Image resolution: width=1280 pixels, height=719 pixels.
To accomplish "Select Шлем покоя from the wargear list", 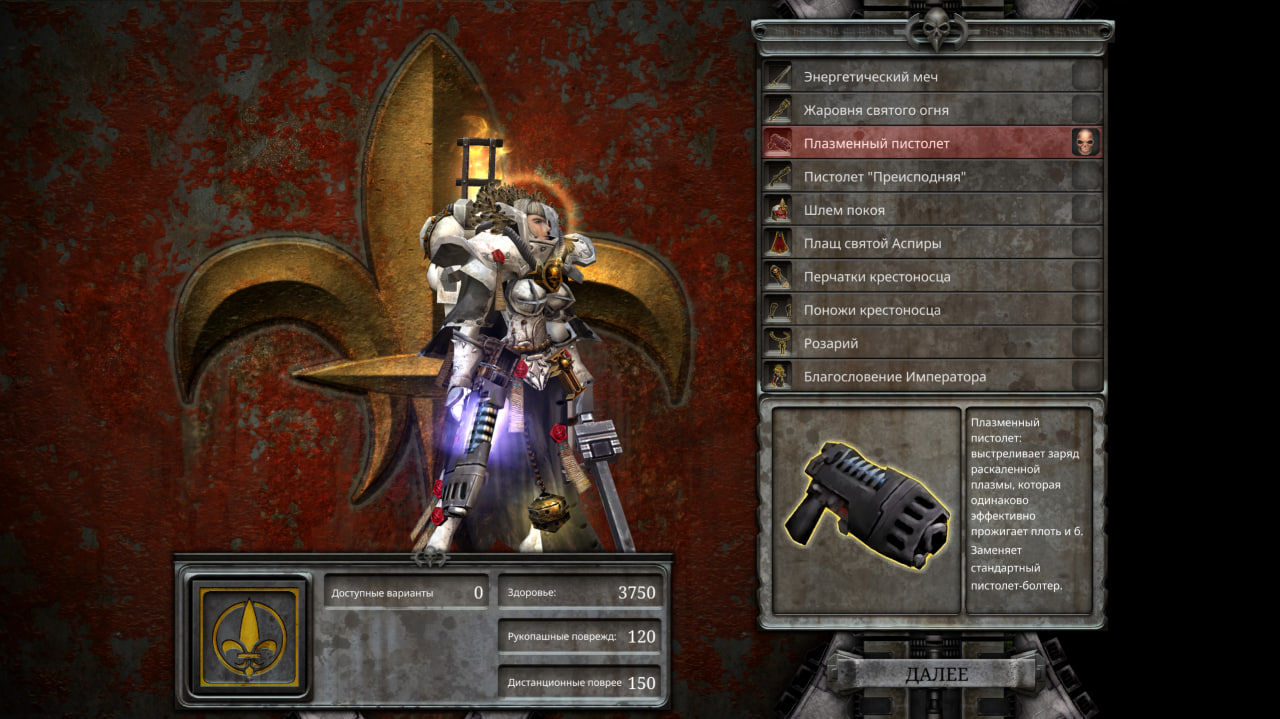I will tap(915, 210).
